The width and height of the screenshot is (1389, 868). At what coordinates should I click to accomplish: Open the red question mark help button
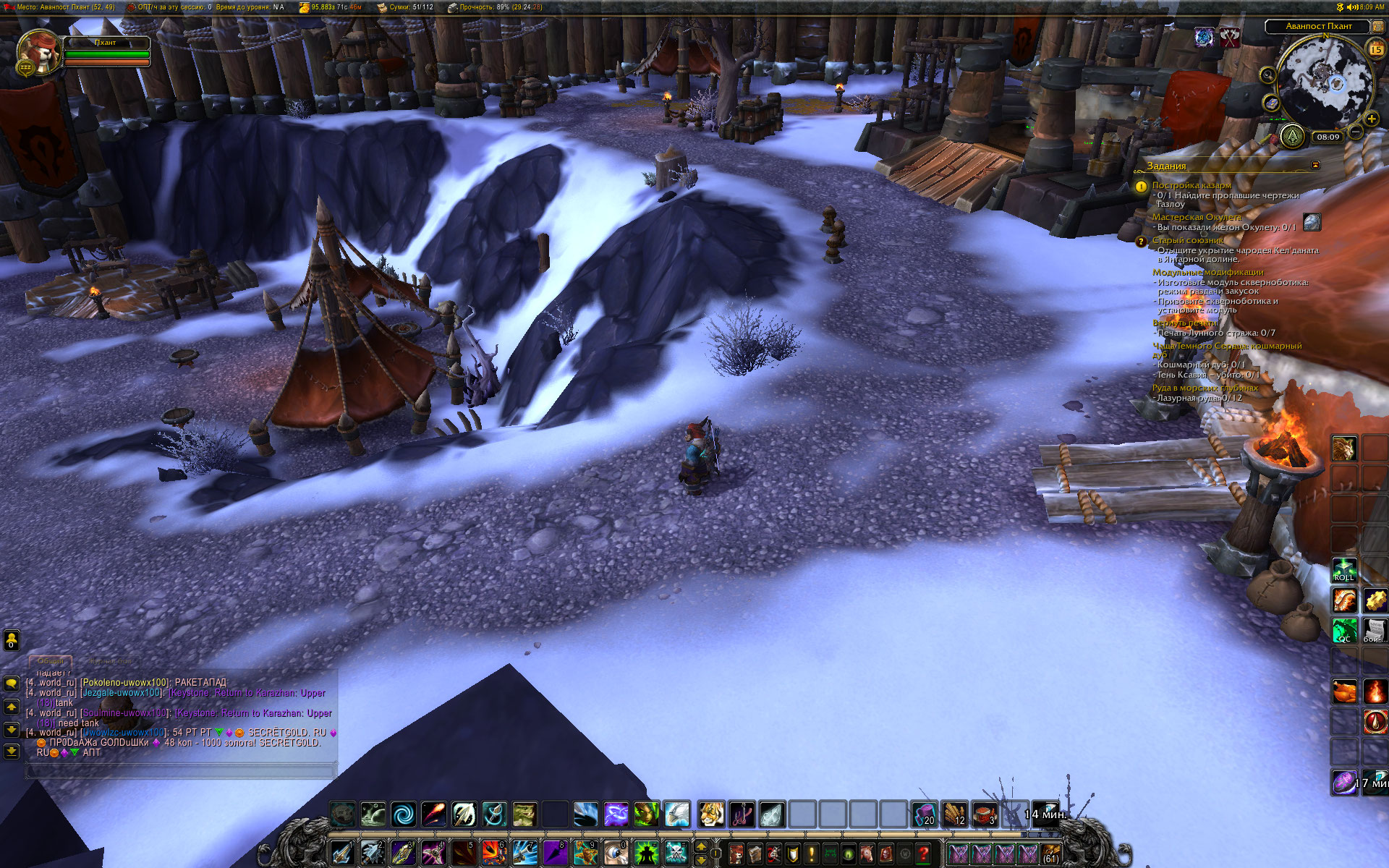[x=923, y=854]
